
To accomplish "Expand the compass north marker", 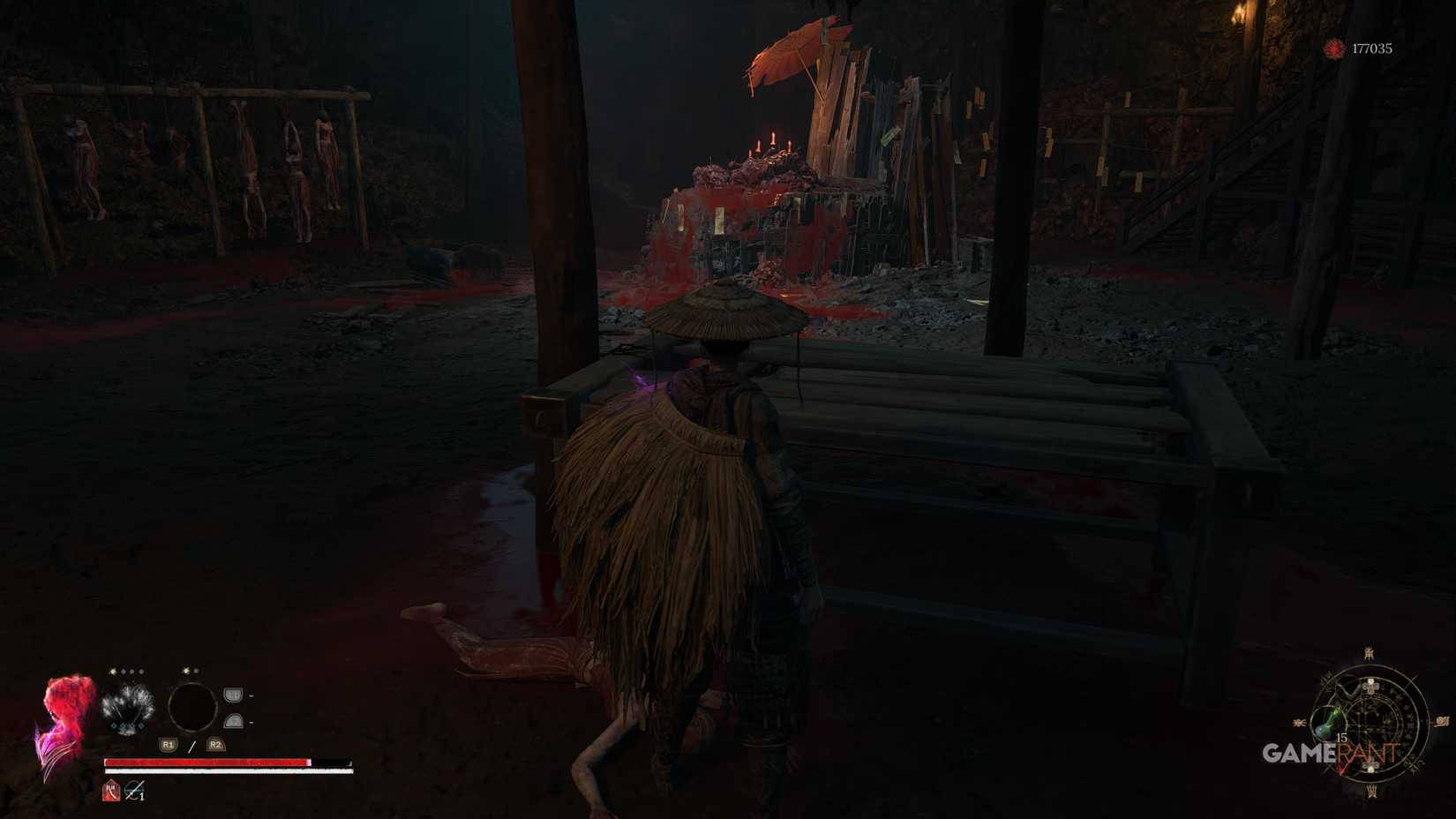I will [x=1369, y=655].
